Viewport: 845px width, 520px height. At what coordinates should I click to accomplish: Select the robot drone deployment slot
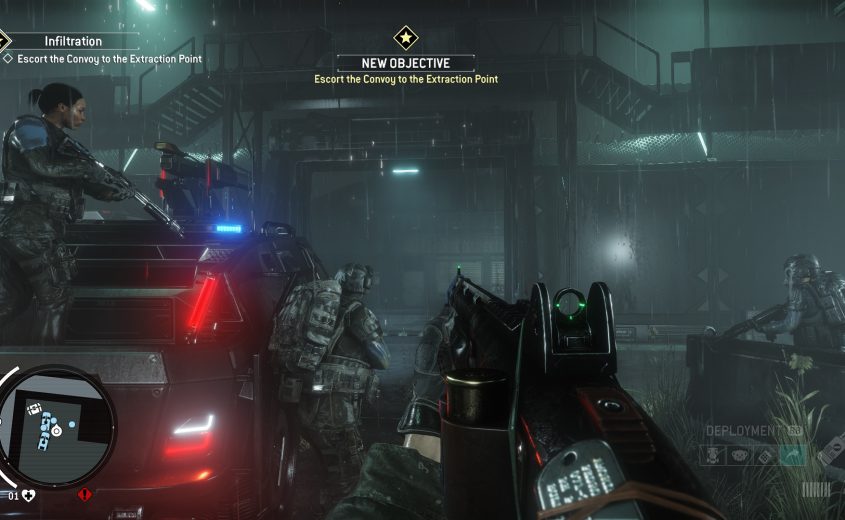(x=712, y=456)
